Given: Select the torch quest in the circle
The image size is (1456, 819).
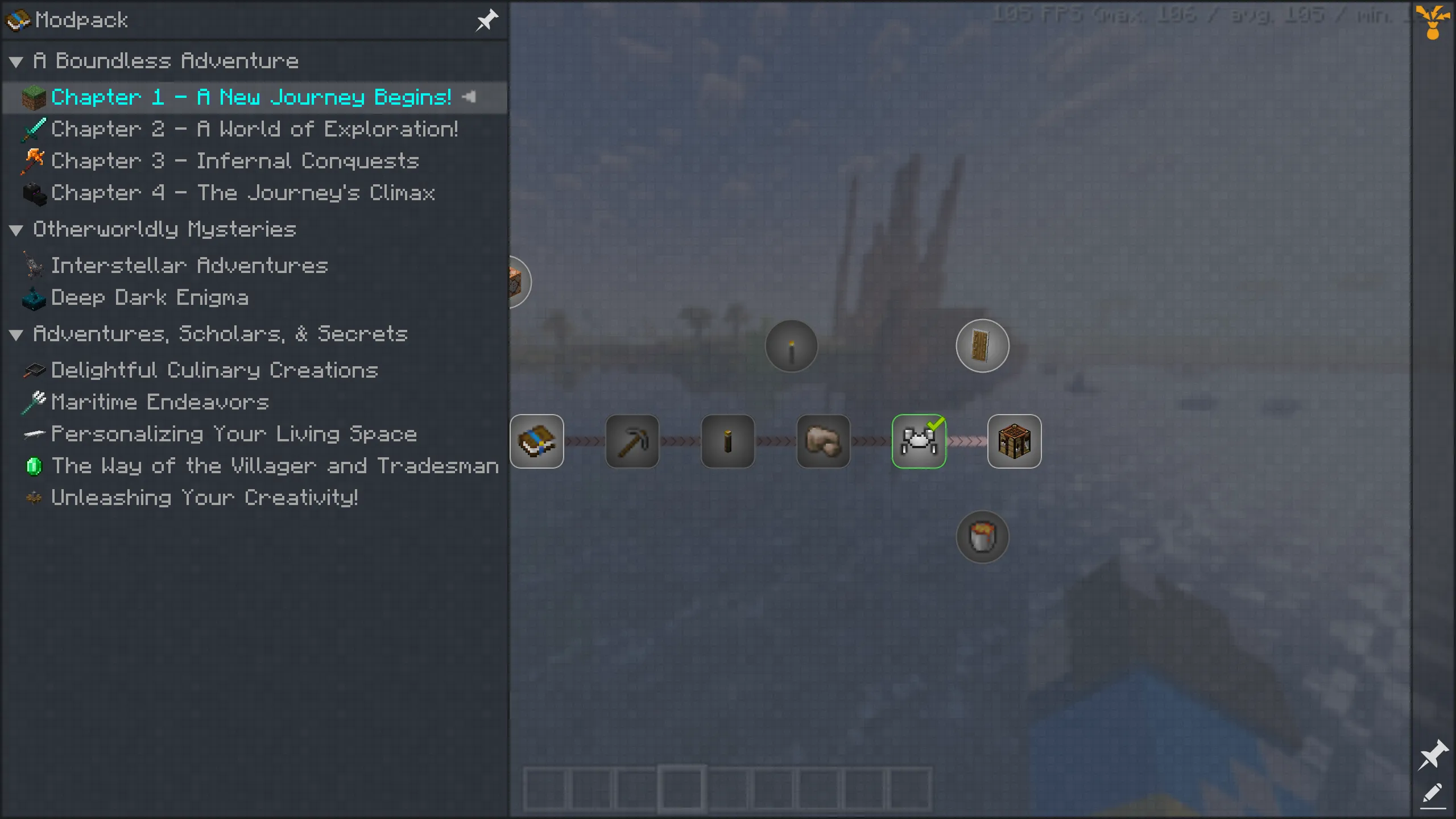Looking at the screenshot, I should coord(791,346).
